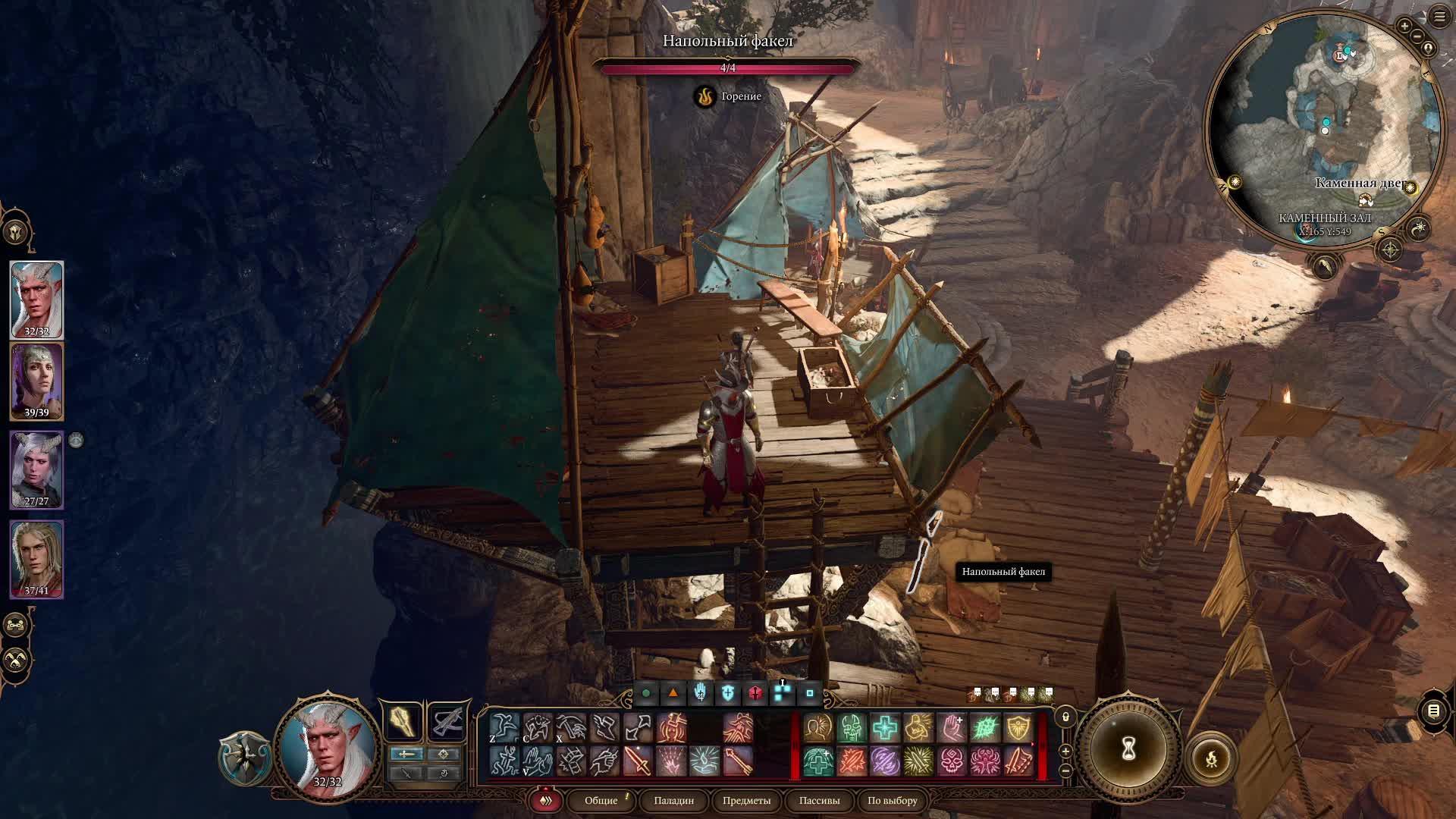Select the party member with 39/39 health
The height and width of the screenshot is (819, 1456).
[x=36, y=381]
